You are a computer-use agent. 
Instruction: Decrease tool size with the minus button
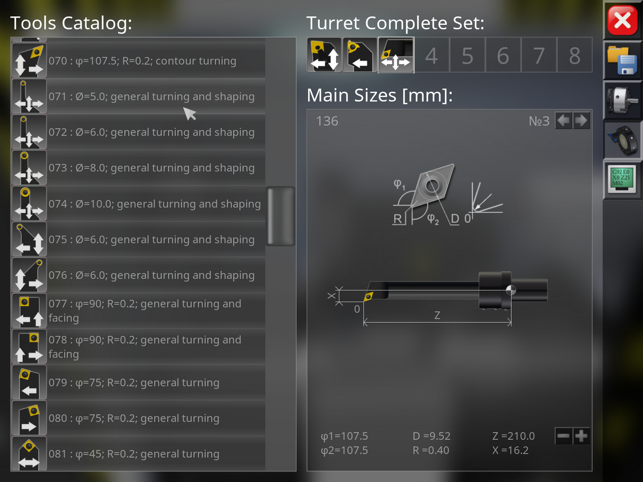tap(563, 436)
